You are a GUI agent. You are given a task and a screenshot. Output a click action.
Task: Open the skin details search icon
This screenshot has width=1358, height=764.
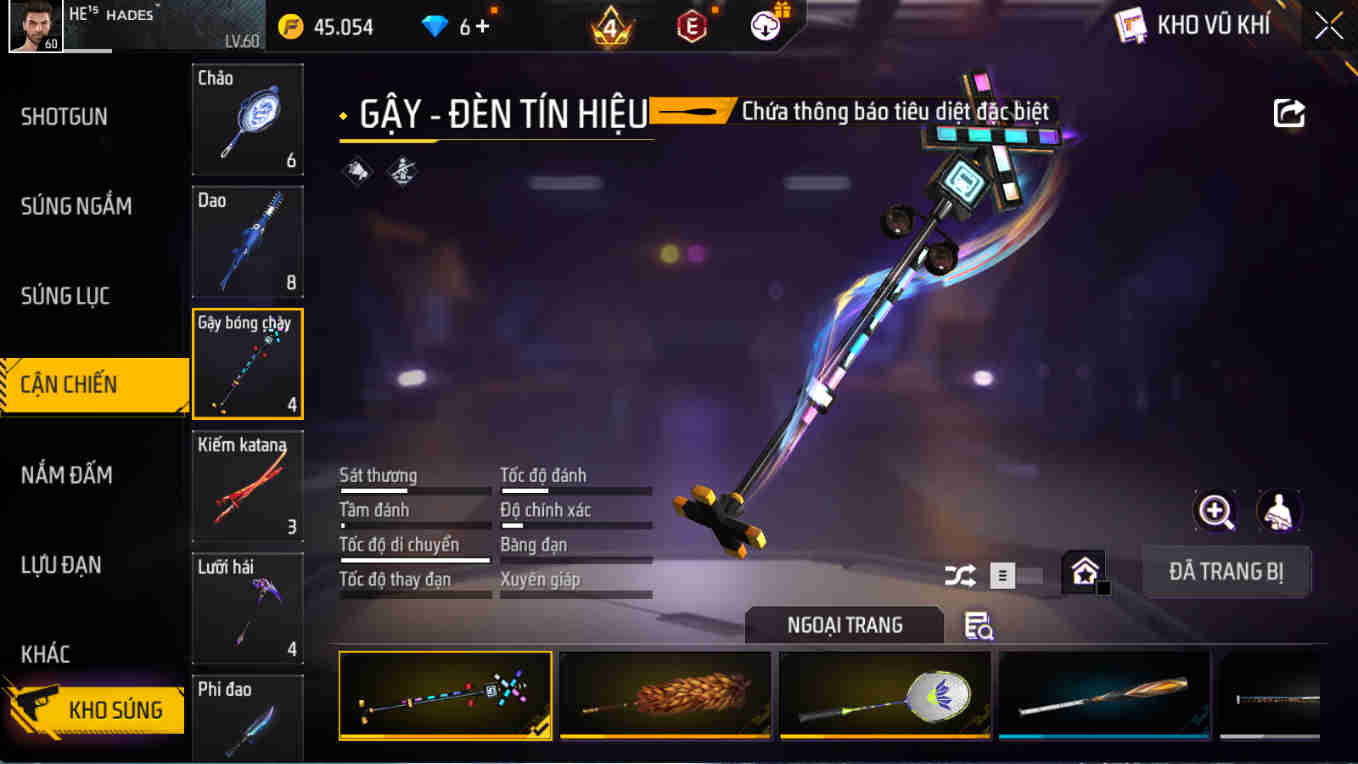coord(975,622)
